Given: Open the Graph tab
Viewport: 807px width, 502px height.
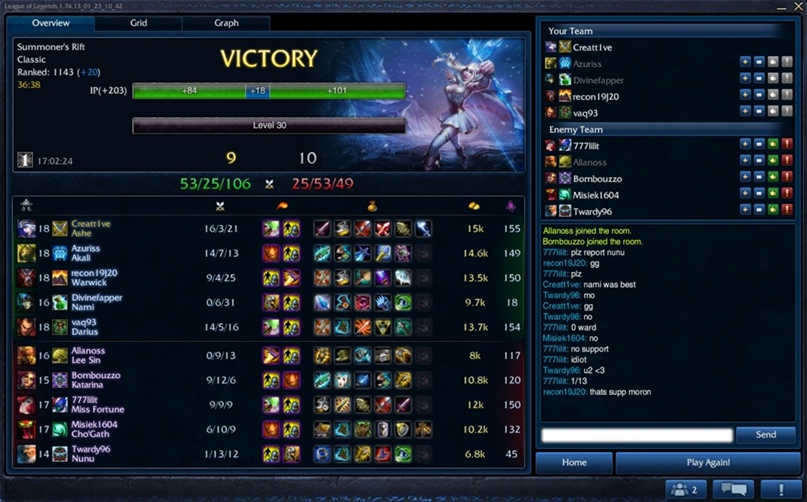Looking at the screenshot, I should [226, 22].
